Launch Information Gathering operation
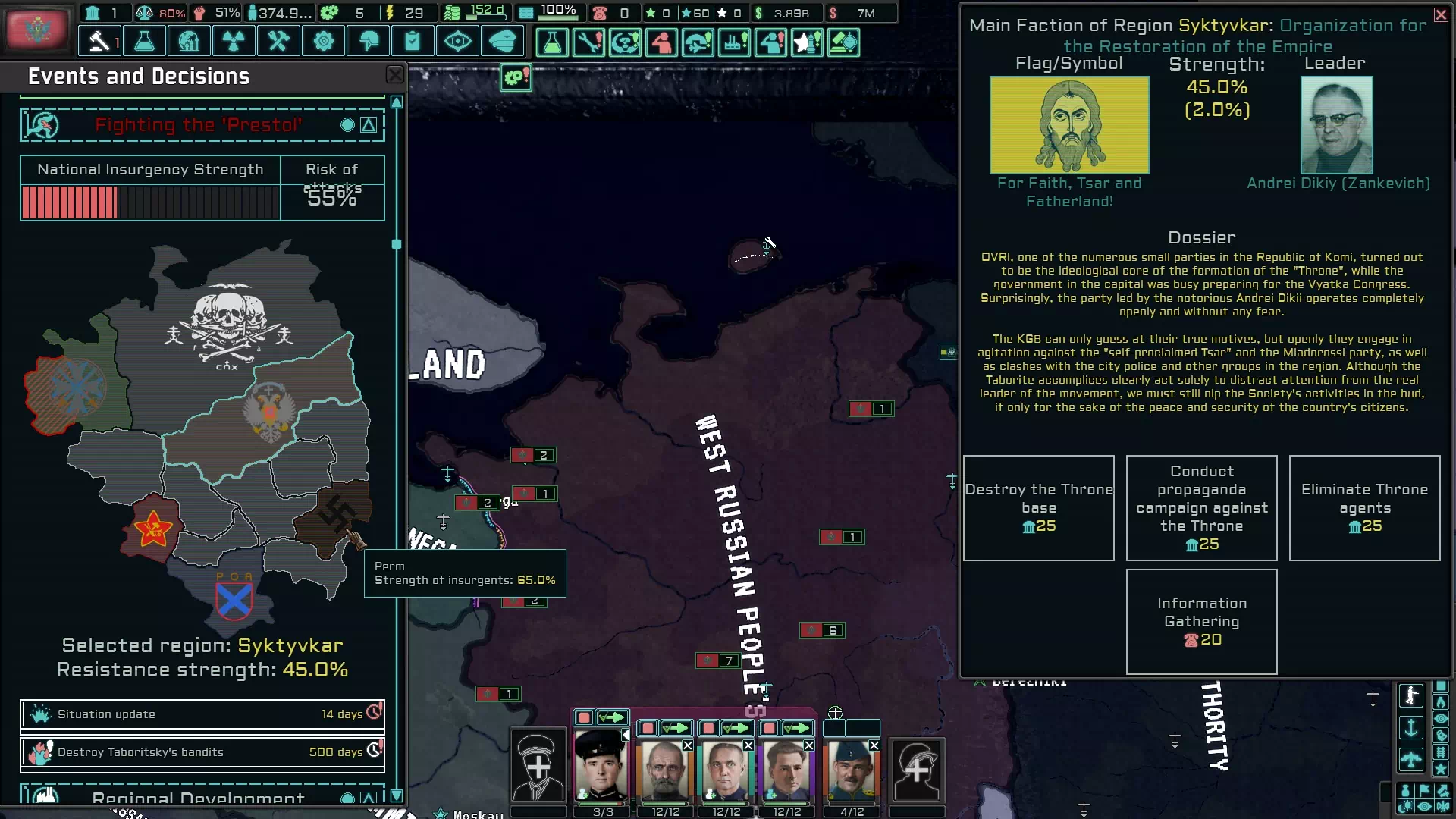The height and width of the screenshot is (819, 1456). coord(1201,621)
